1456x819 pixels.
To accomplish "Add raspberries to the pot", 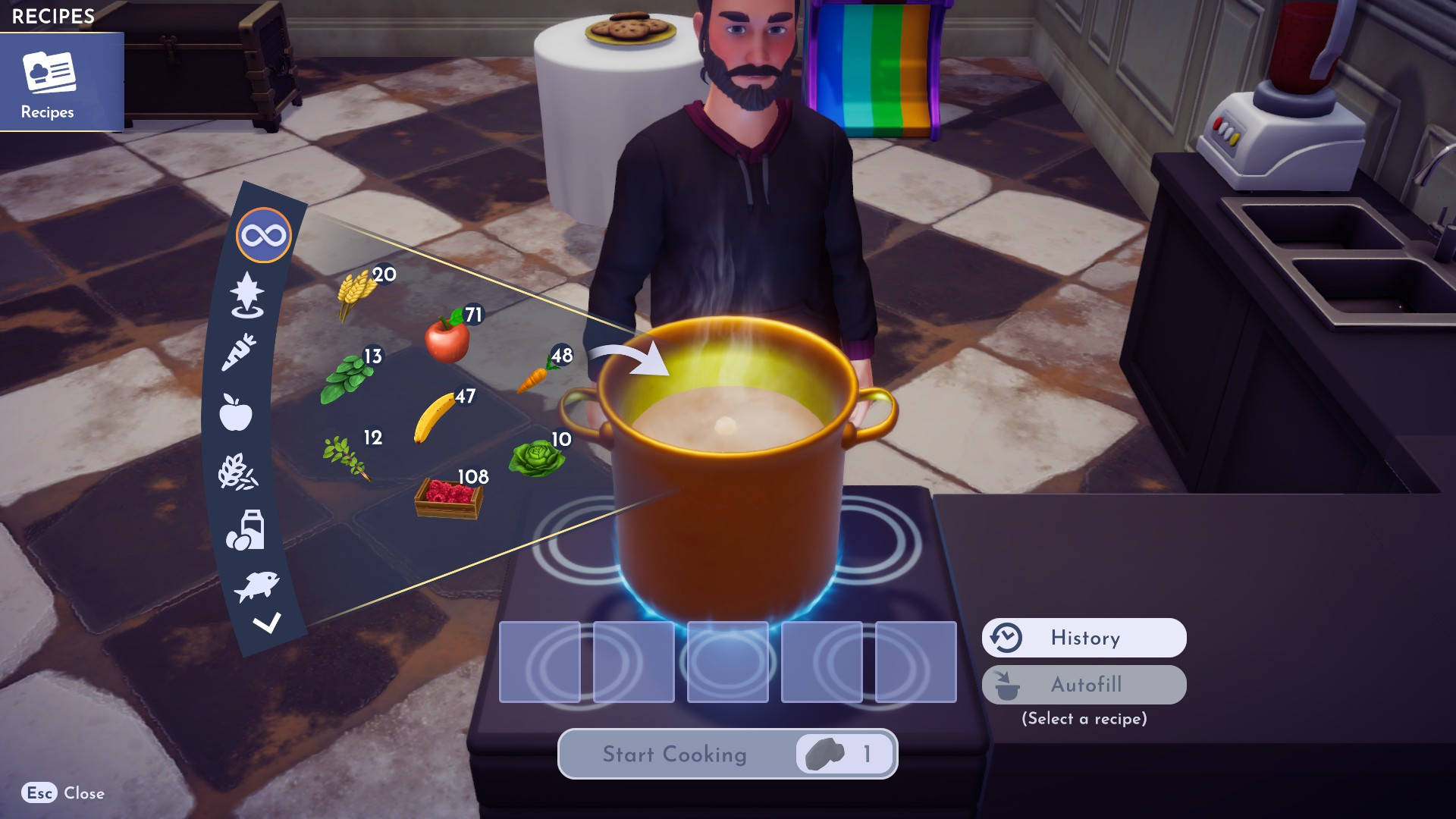I will click(447, 497).
